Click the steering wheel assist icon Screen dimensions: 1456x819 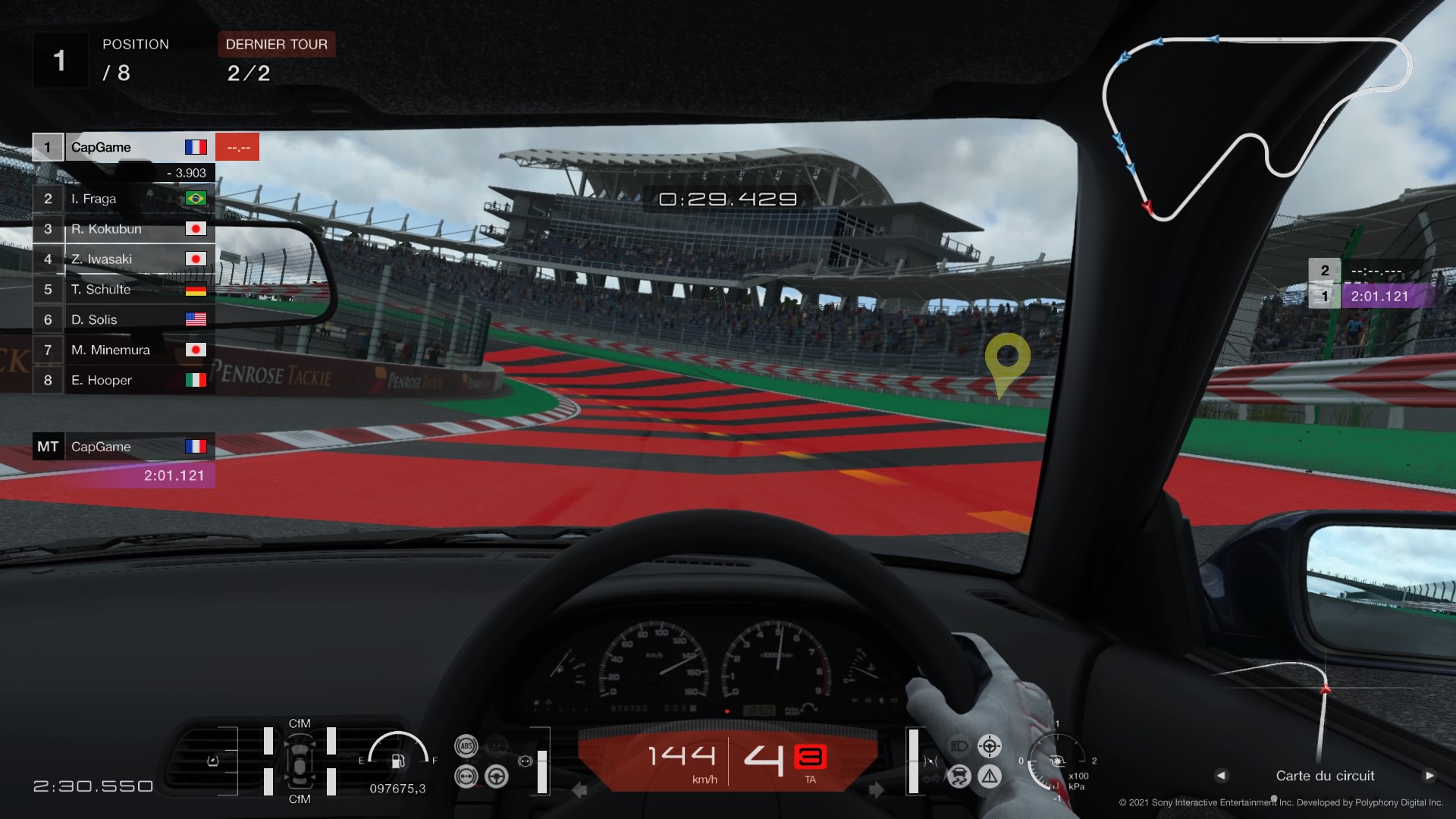coord(497,777)
